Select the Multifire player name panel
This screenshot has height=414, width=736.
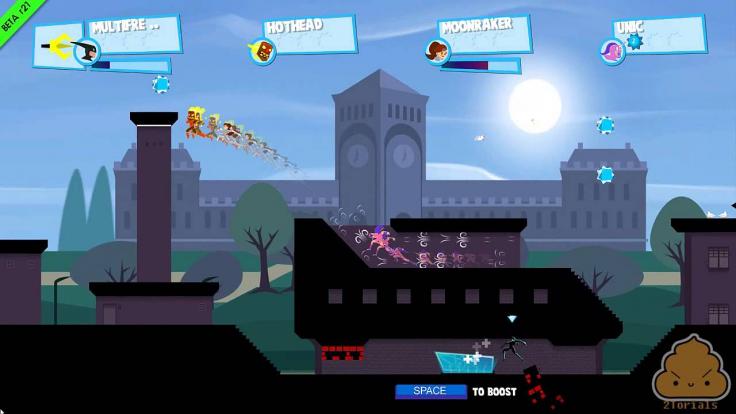pos(134,34)
